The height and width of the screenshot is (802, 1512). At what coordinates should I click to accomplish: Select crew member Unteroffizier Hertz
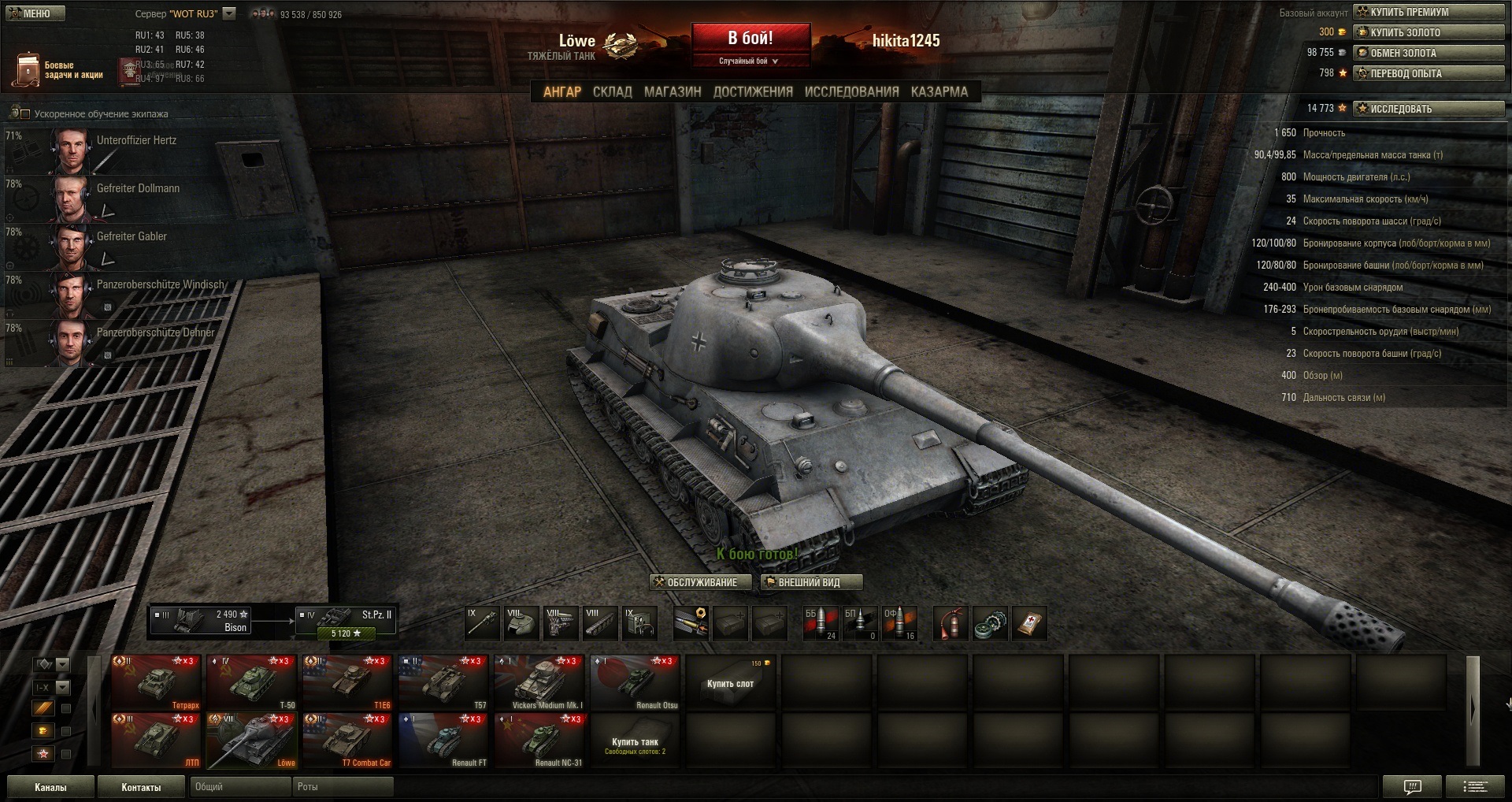[118, 150]
